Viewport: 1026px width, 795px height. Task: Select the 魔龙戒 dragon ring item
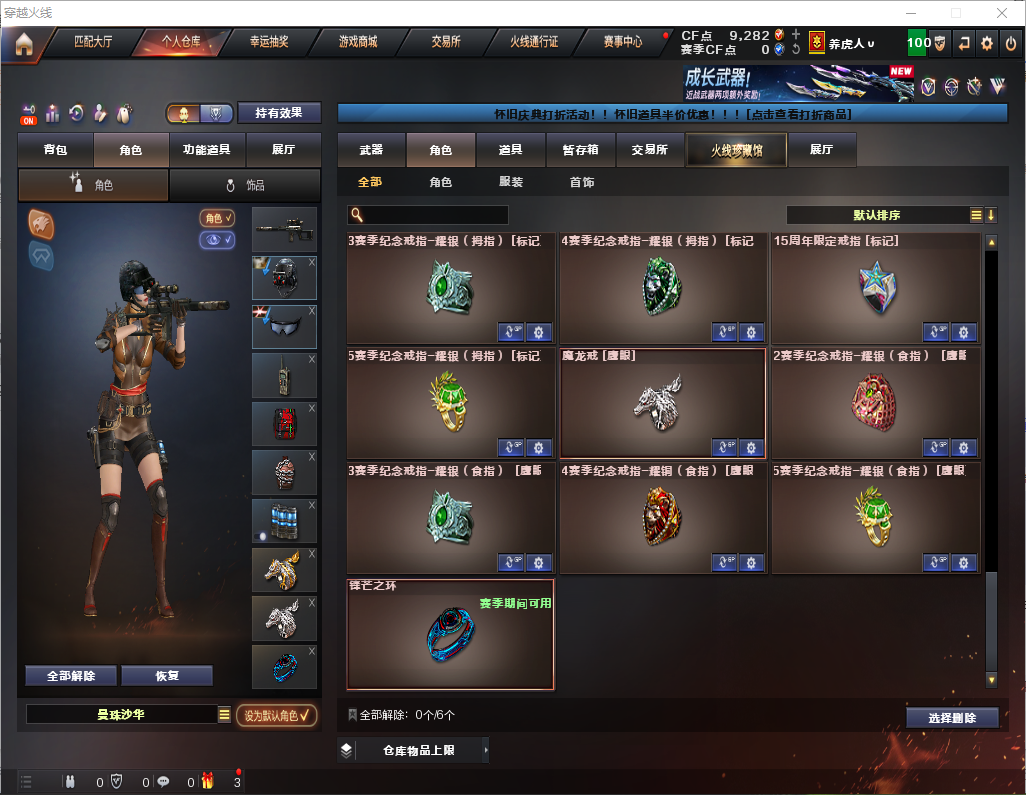pyautogui.click(x=662, y=402)
